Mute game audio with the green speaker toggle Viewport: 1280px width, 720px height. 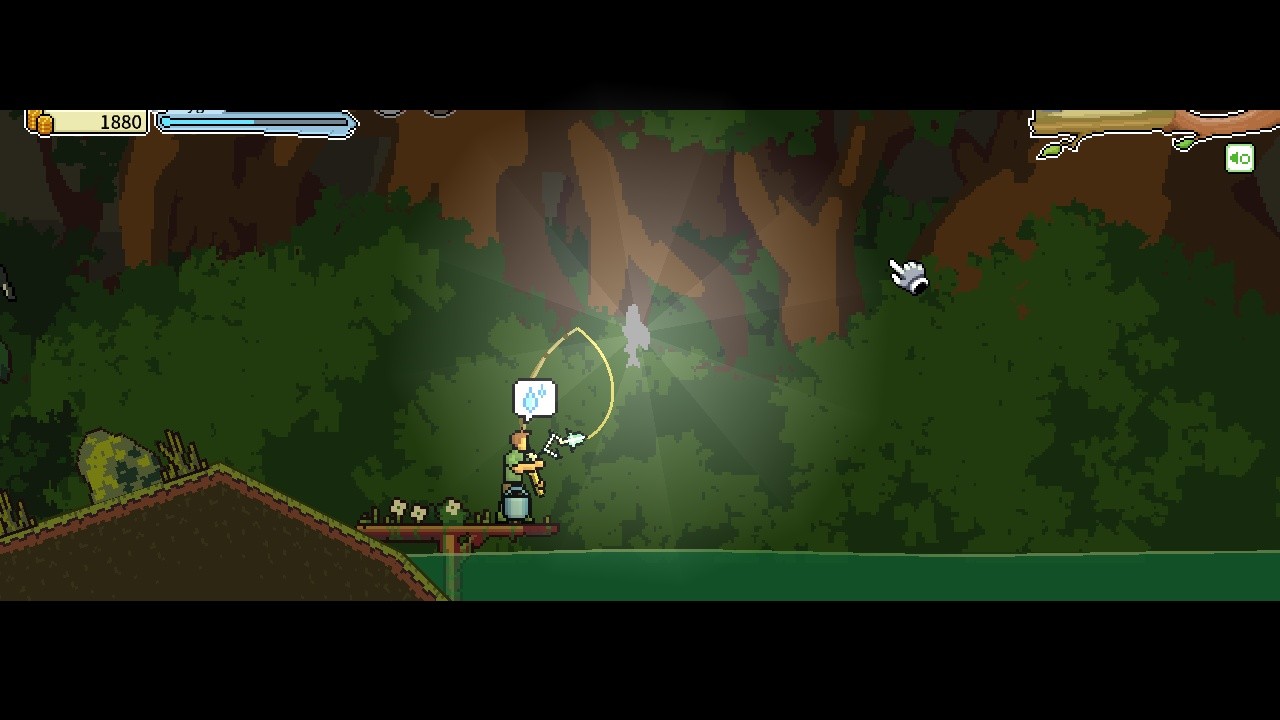pos(1239,157)
